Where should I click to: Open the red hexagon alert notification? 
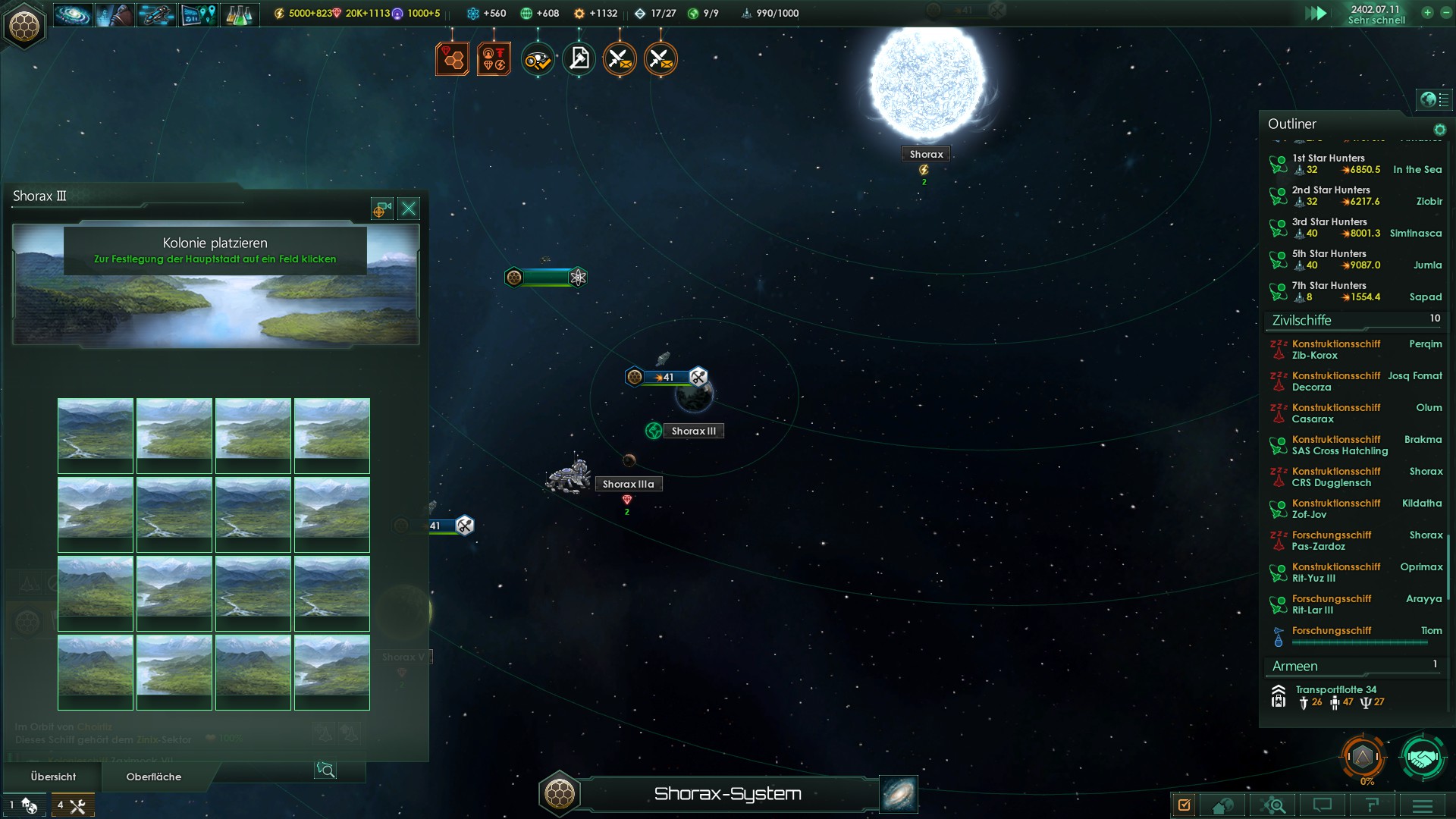click(x=452, y=58)
